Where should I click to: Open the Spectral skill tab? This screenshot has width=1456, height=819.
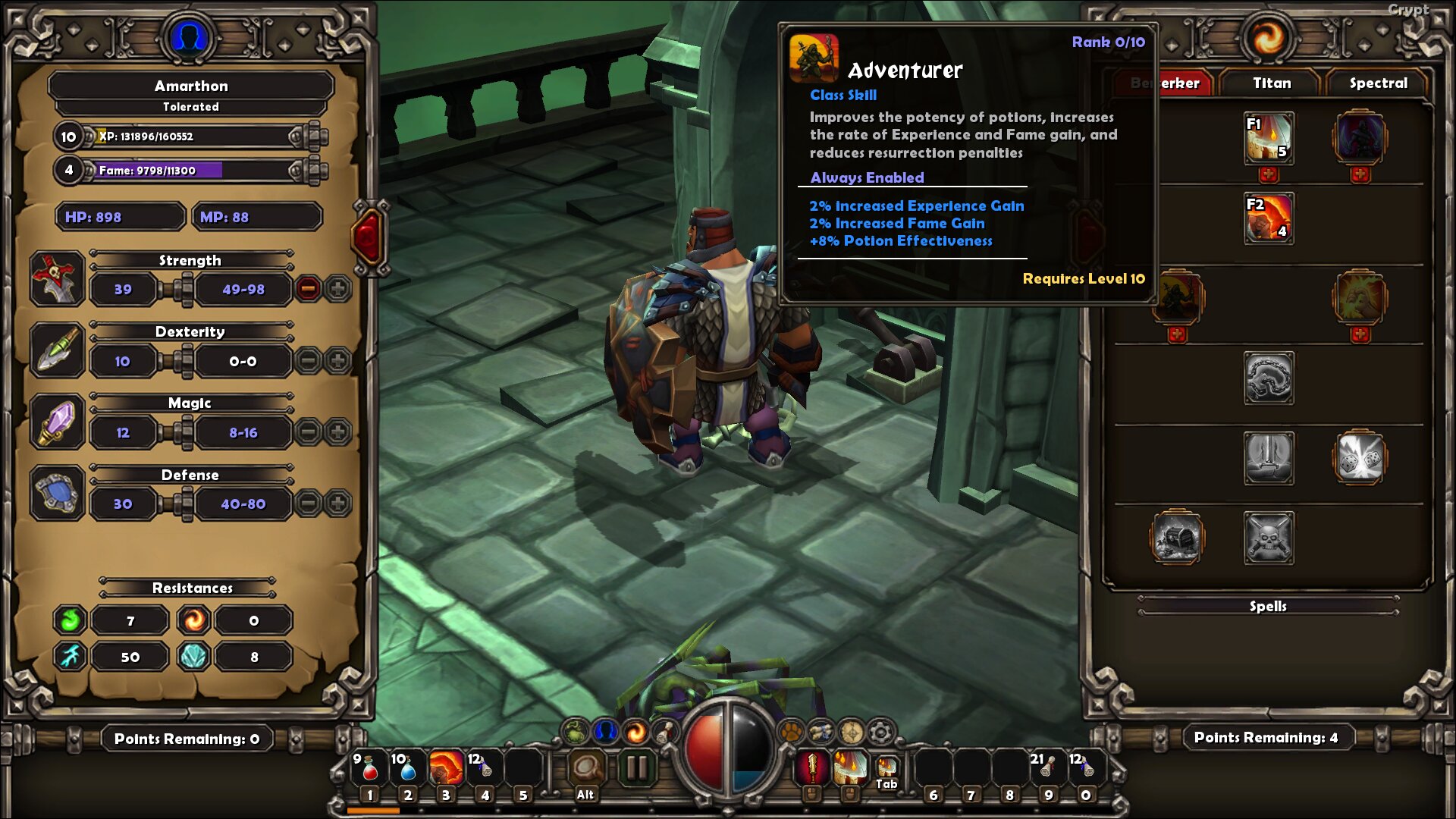[x=1377, y=83]
